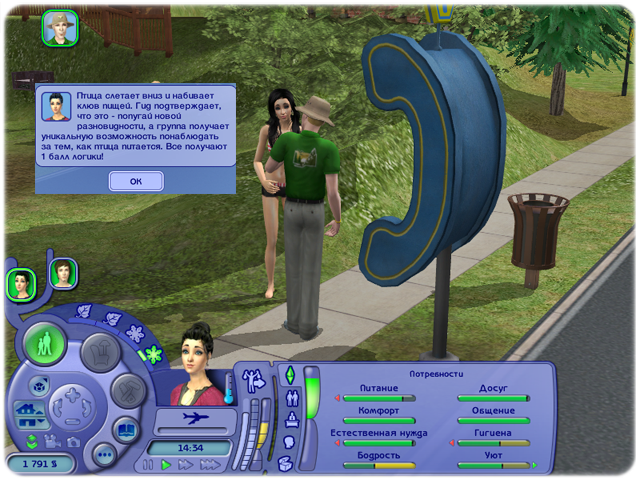Switch to the green-highlighted household sim portrait

[21, 284]
